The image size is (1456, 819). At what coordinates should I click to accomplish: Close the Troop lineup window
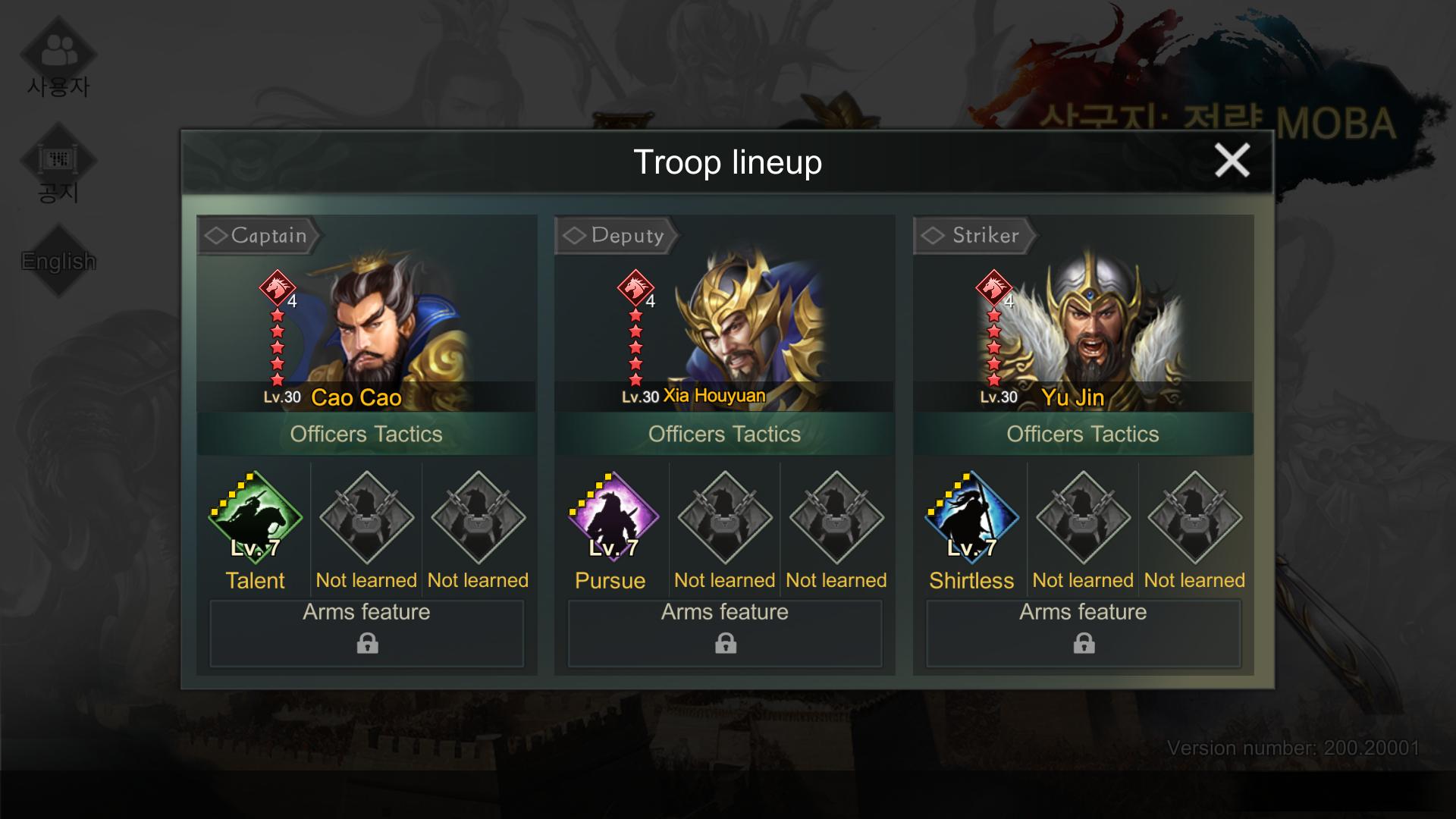[x=1232, y=161]
